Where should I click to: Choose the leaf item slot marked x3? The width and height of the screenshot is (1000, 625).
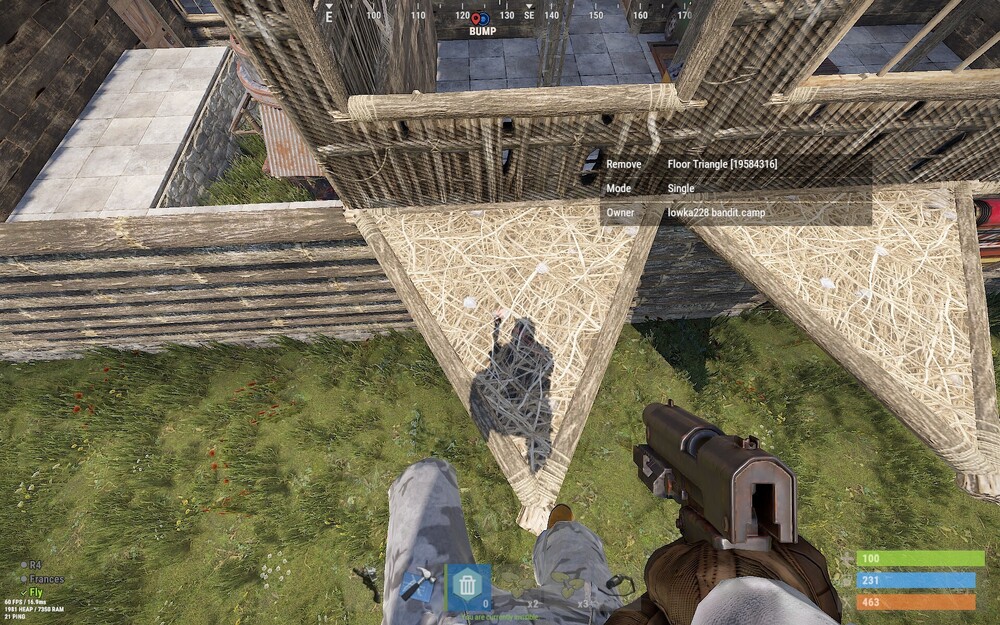click(572, 587)
